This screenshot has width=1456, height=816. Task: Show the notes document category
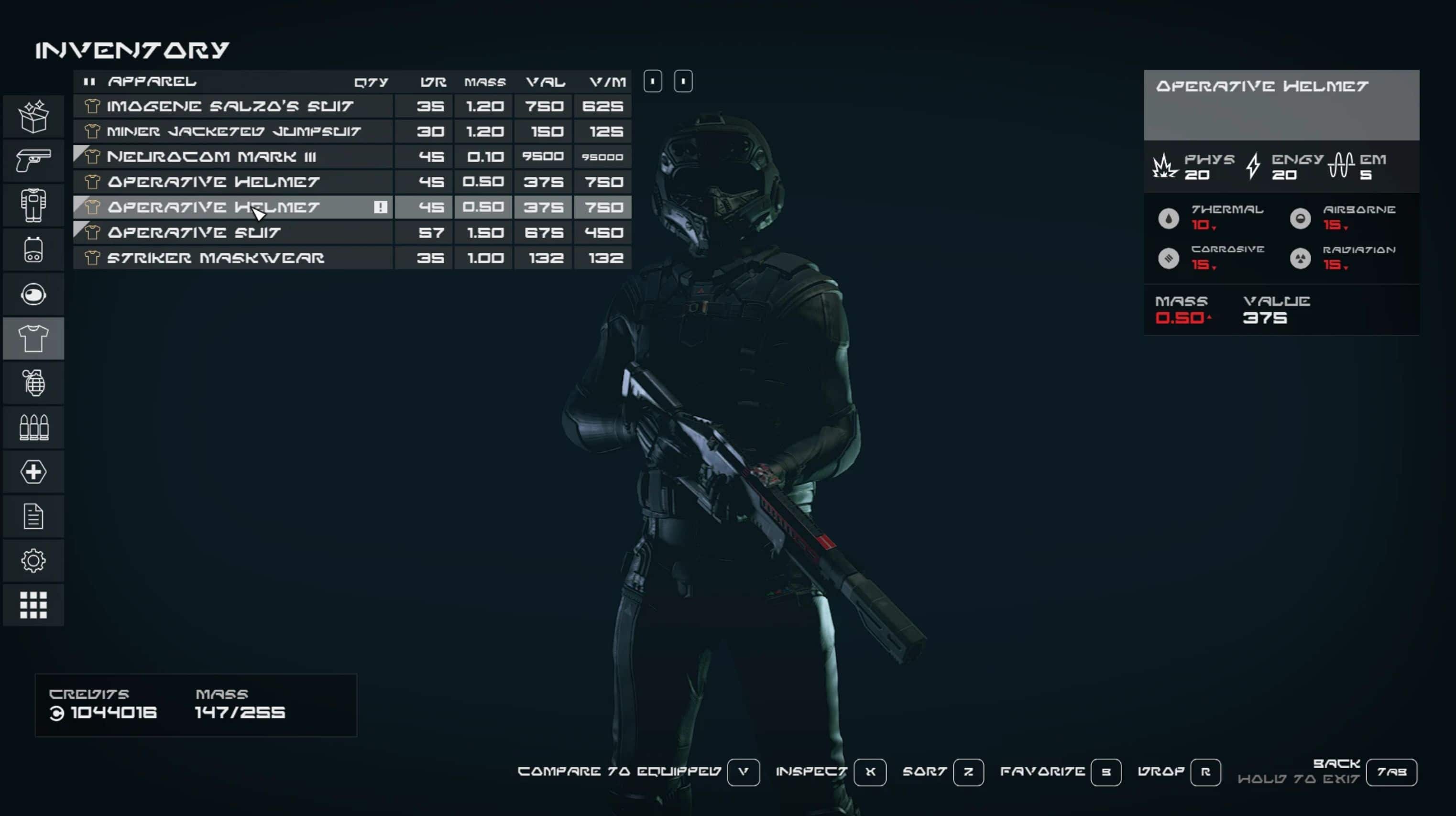point(33,516)
